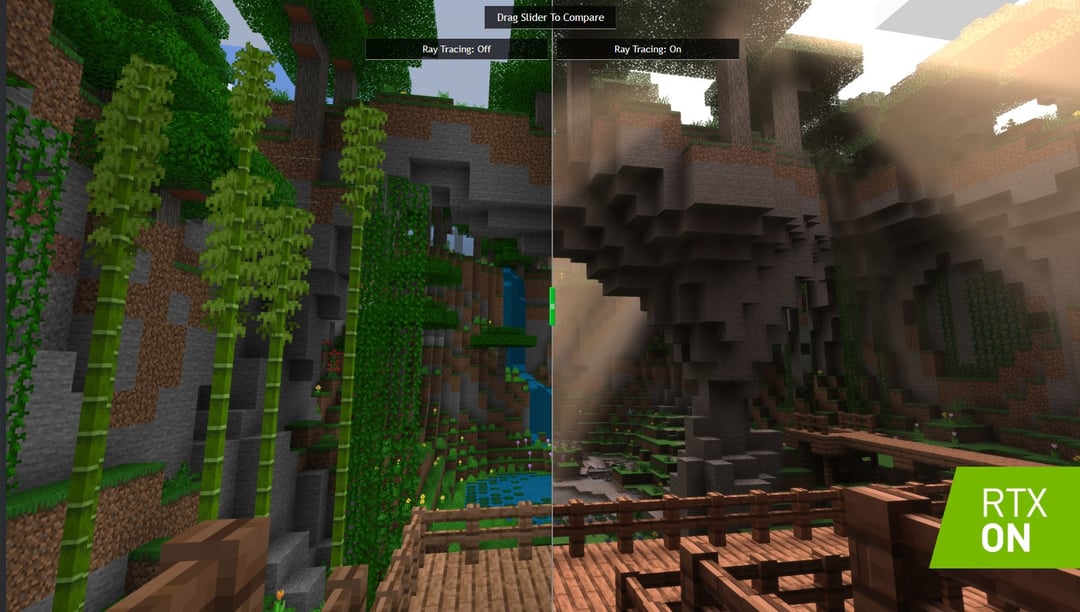The height and width of the screenshot is (612, 1080).
Task: Click the green comparison slider handle
Action: [x=552, y=306]
